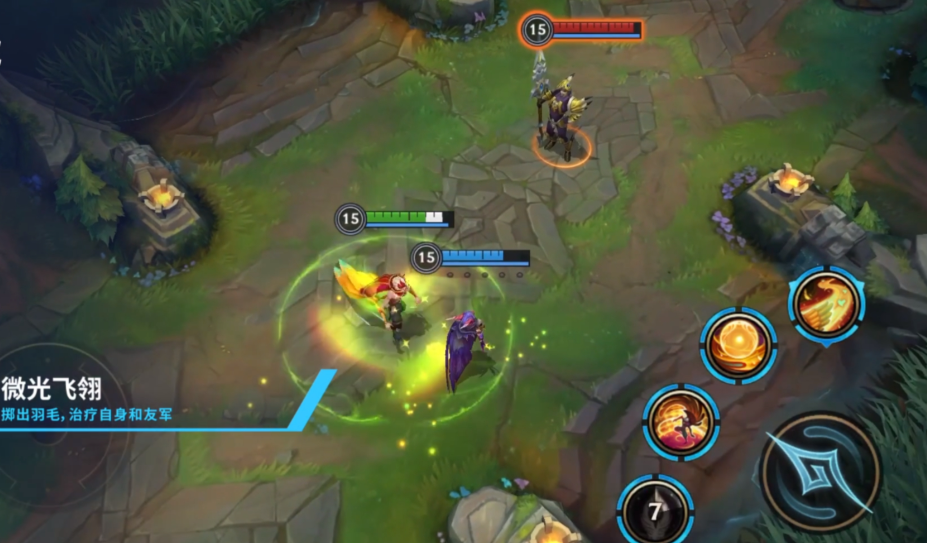Cast the swirling dancer ability
Screen dimensions: 927x543
681,422
